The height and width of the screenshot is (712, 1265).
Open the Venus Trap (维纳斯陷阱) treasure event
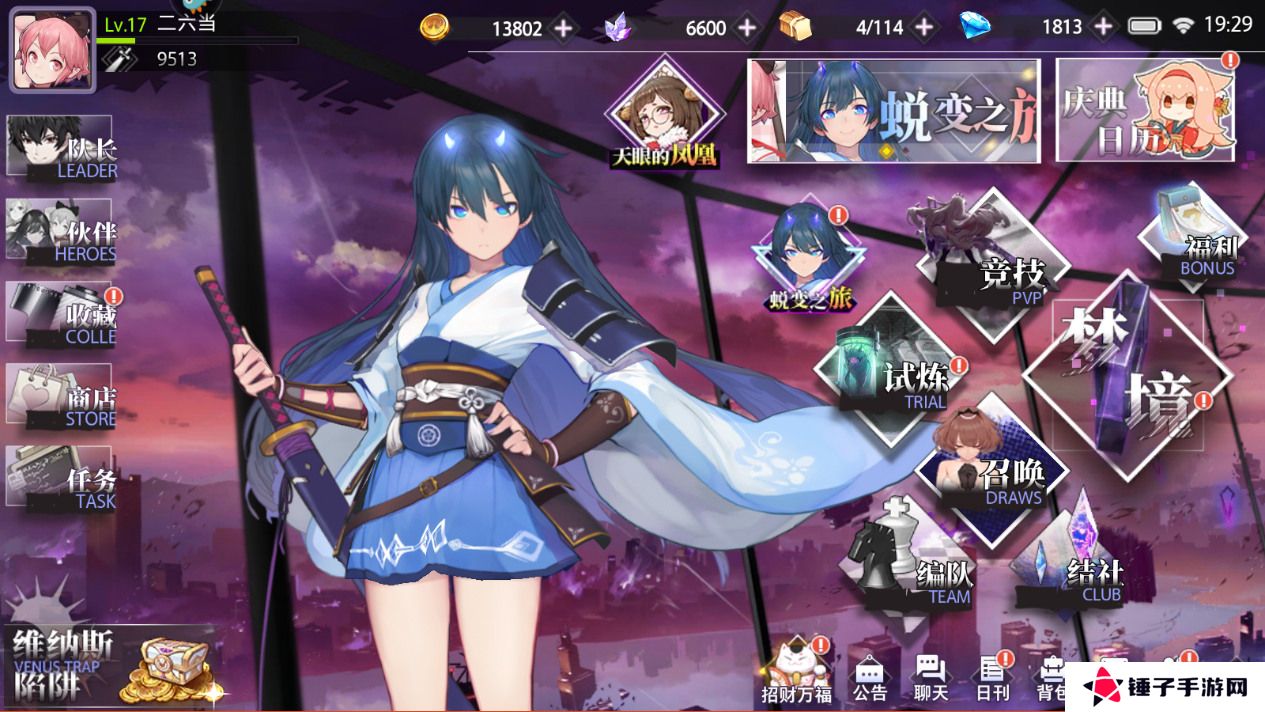click(110, 663)
